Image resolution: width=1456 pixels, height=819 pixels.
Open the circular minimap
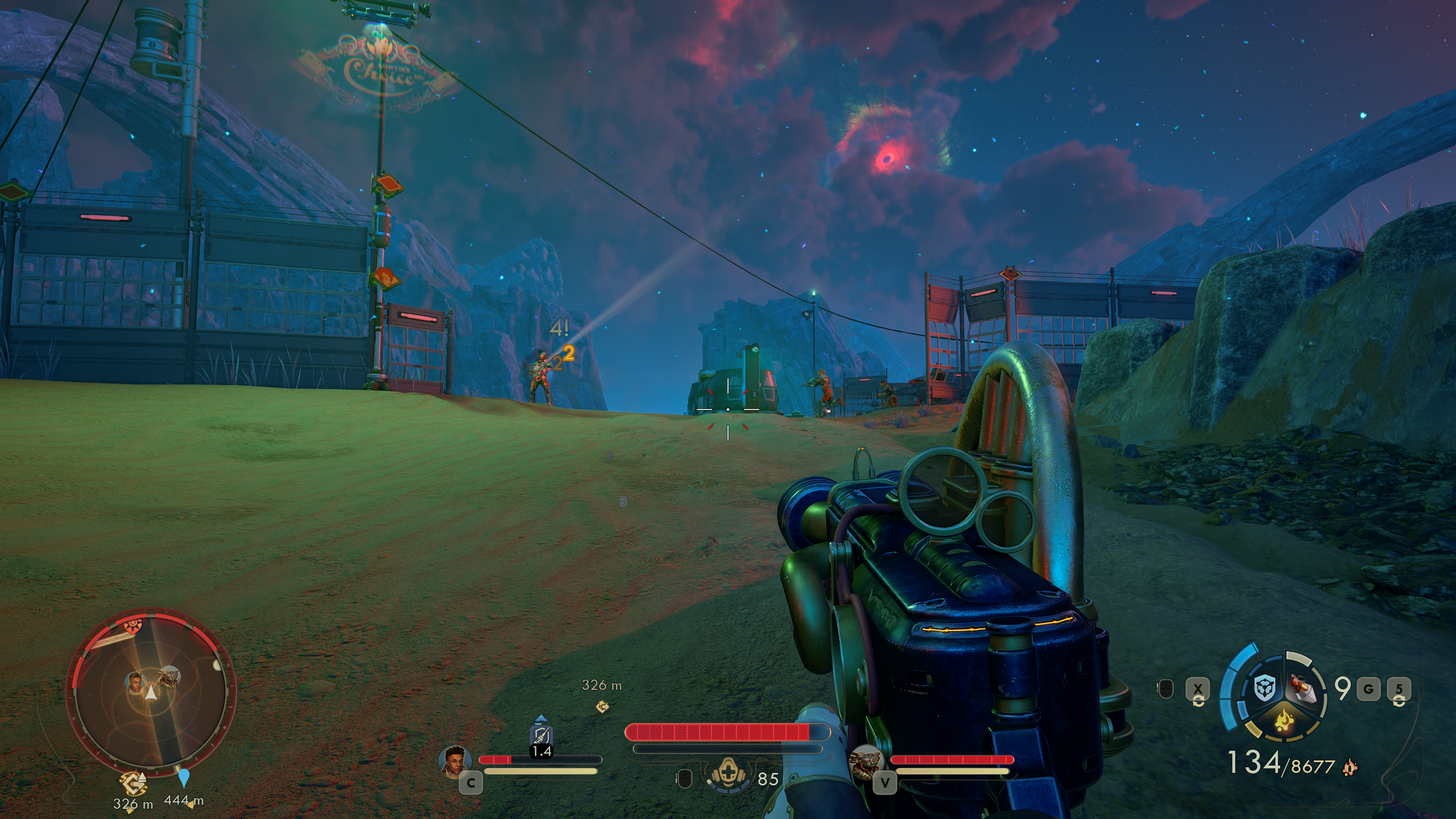tap(151, 692)
